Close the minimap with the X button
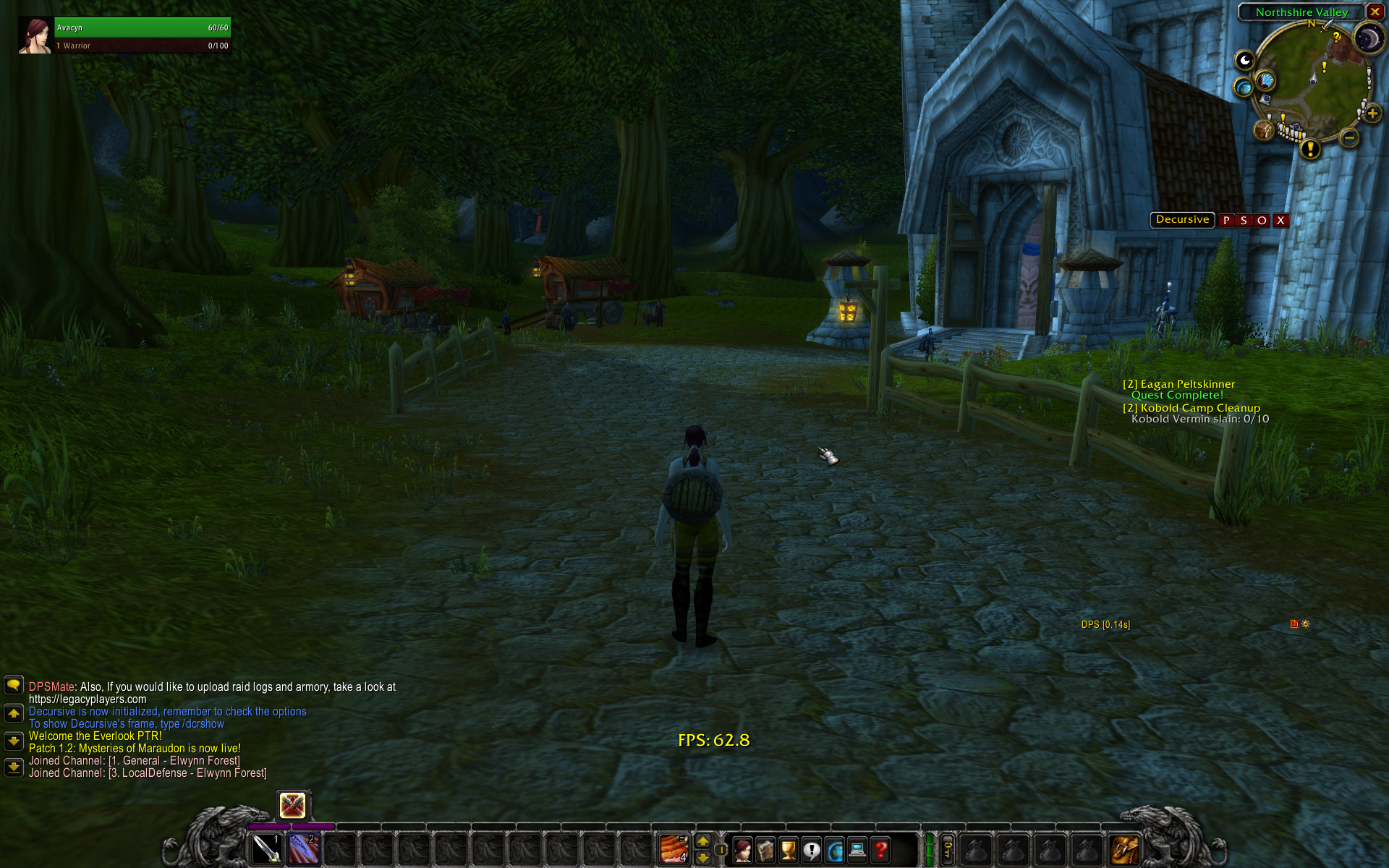 pos(1375,12)
